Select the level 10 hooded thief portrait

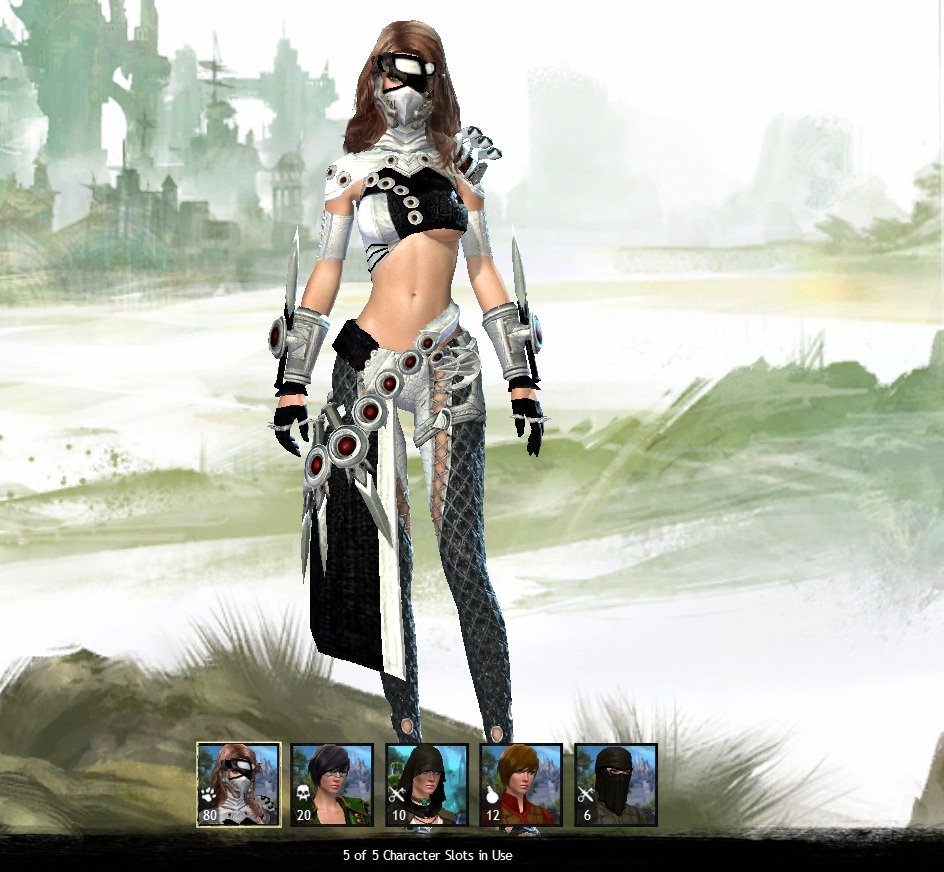[x=427, y=784]
